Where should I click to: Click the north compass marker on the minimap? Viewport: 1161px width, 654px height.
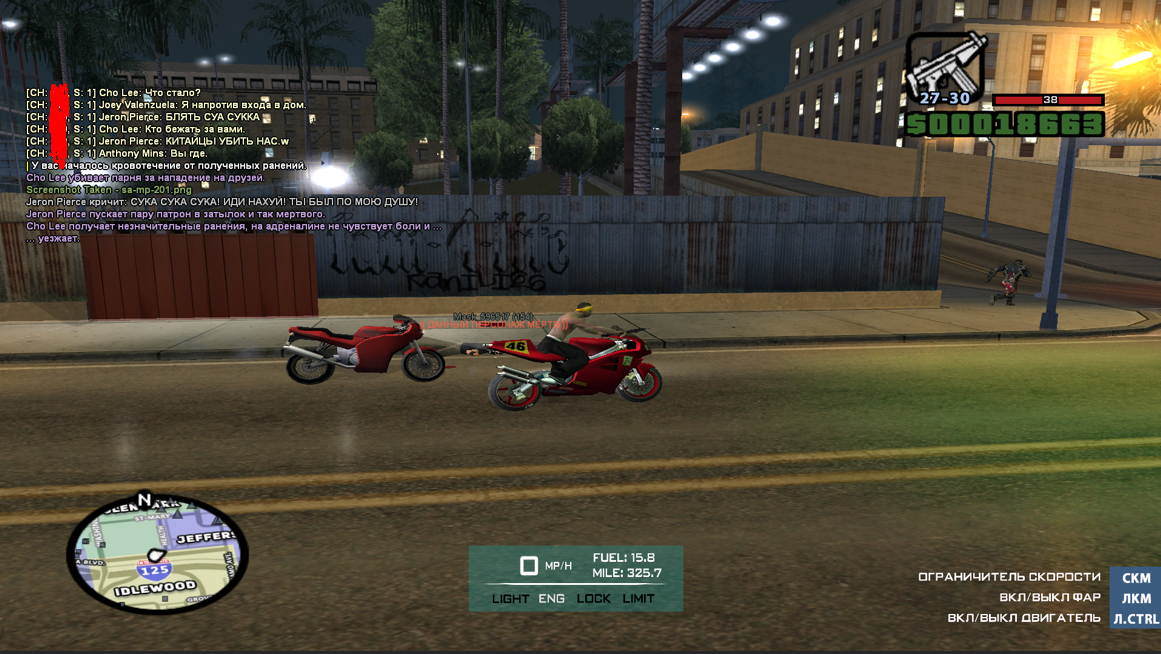click(x=144, y=499)
